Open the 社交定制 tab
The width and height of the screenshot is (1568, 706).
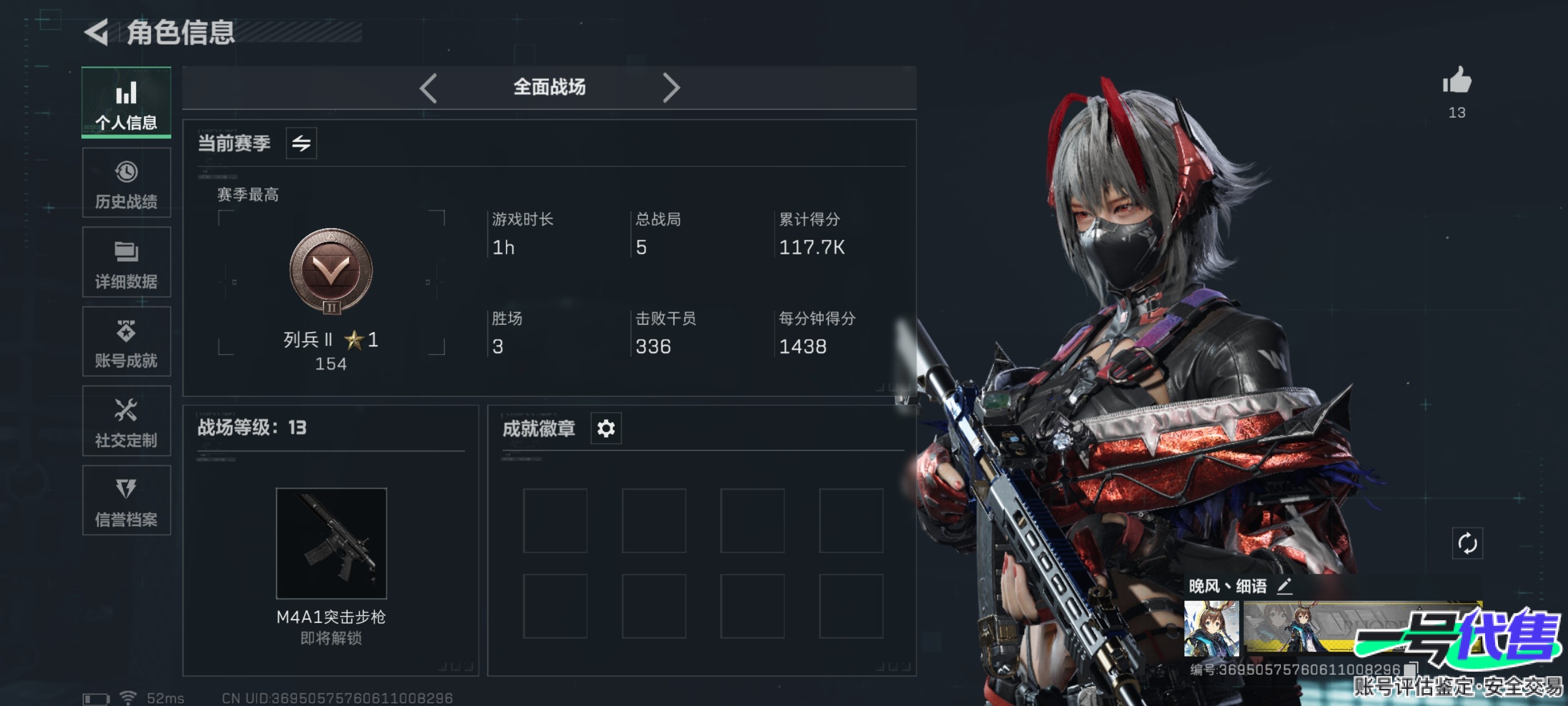(126, 421)
